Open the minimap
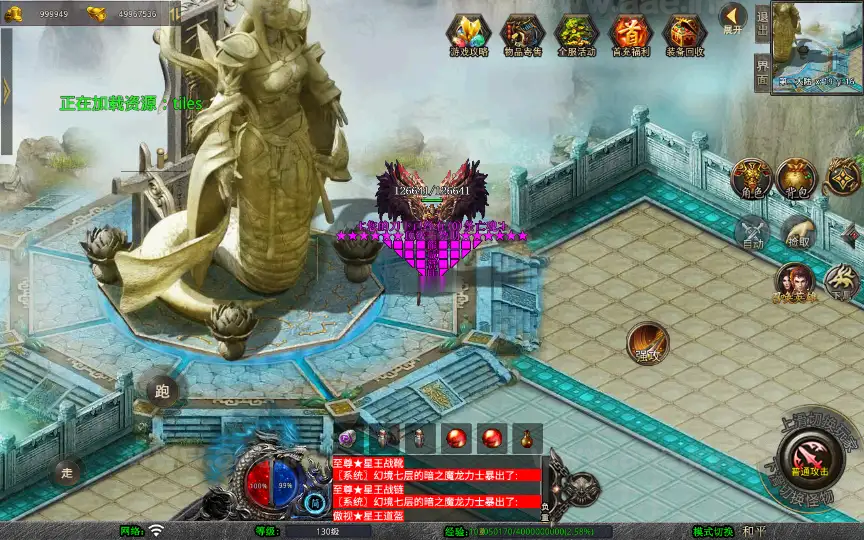864x540 pixels. click(x=817, y=46)
